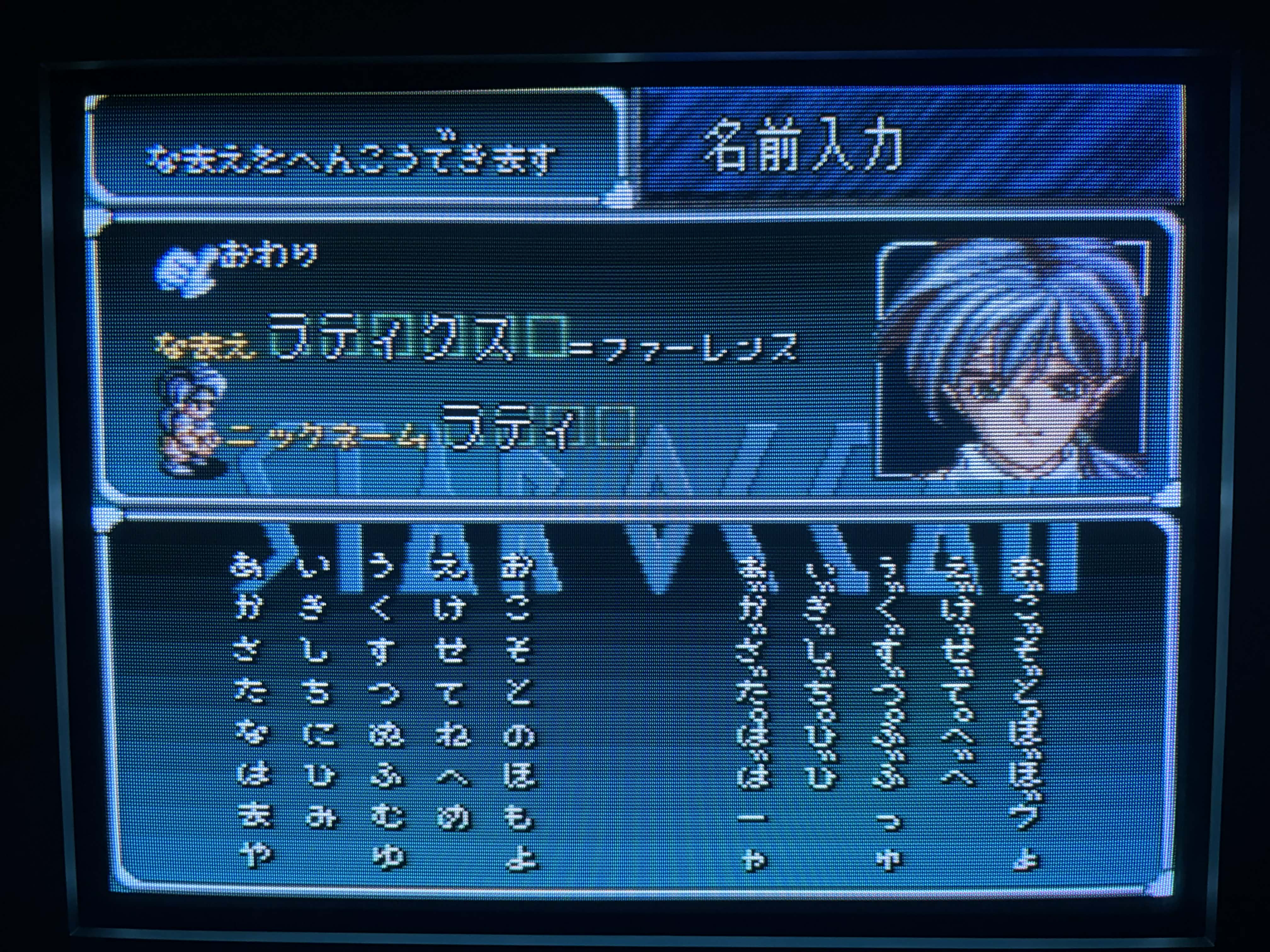Pick the hiragana ち character
The image size is (1270, 952).
[315, 693]
